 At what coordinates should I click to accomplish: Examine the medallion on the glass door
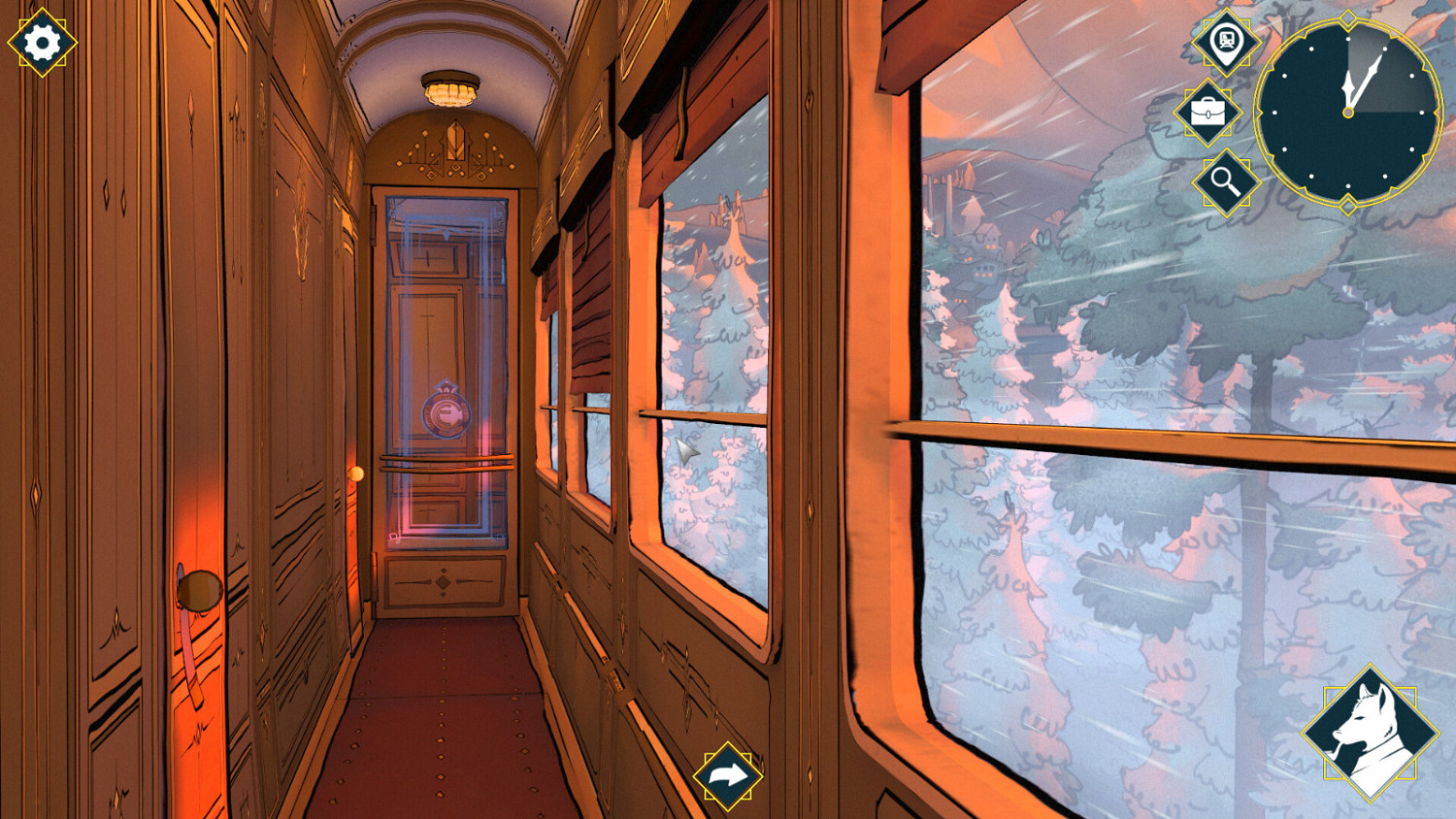pyautogui.click(x=446, y=411)
